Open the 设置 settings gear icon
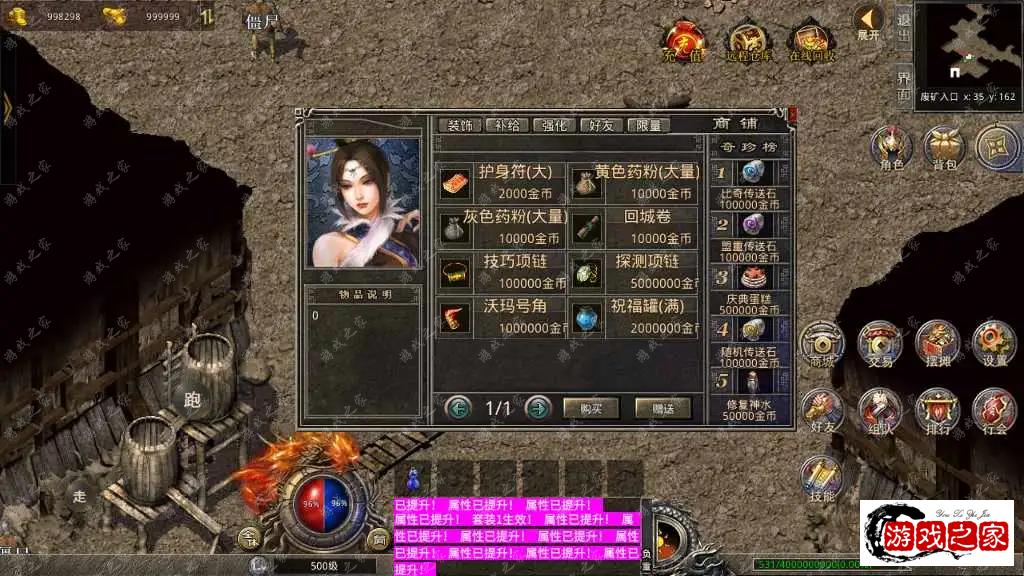Image resolution: width=1024 pixels, height=576 pixels. (994, 342)
